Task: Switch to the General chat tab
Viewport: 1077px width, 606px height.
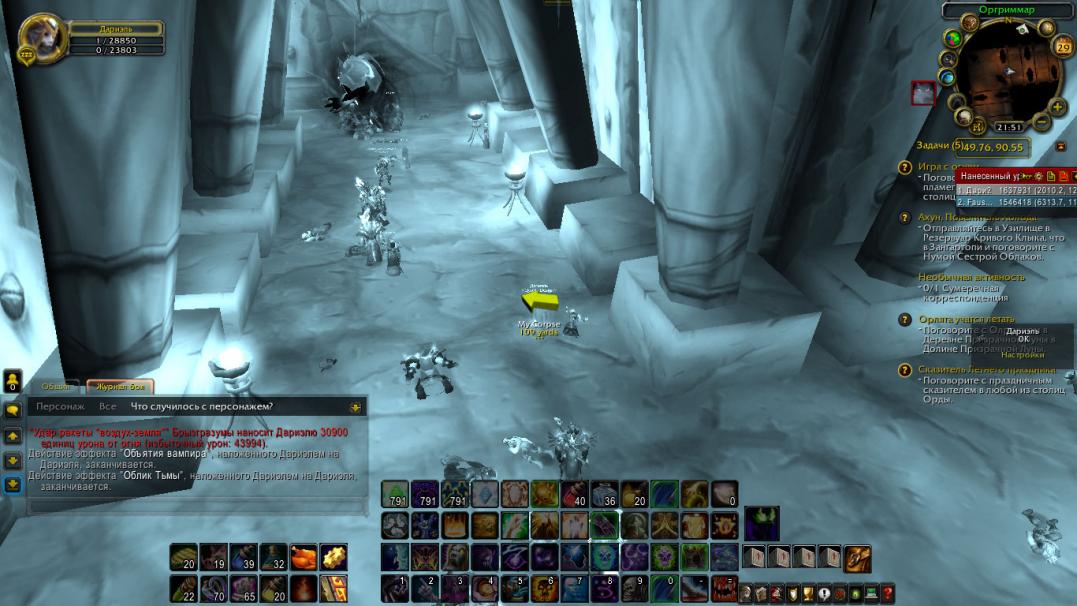Action: tap(57, 386)
